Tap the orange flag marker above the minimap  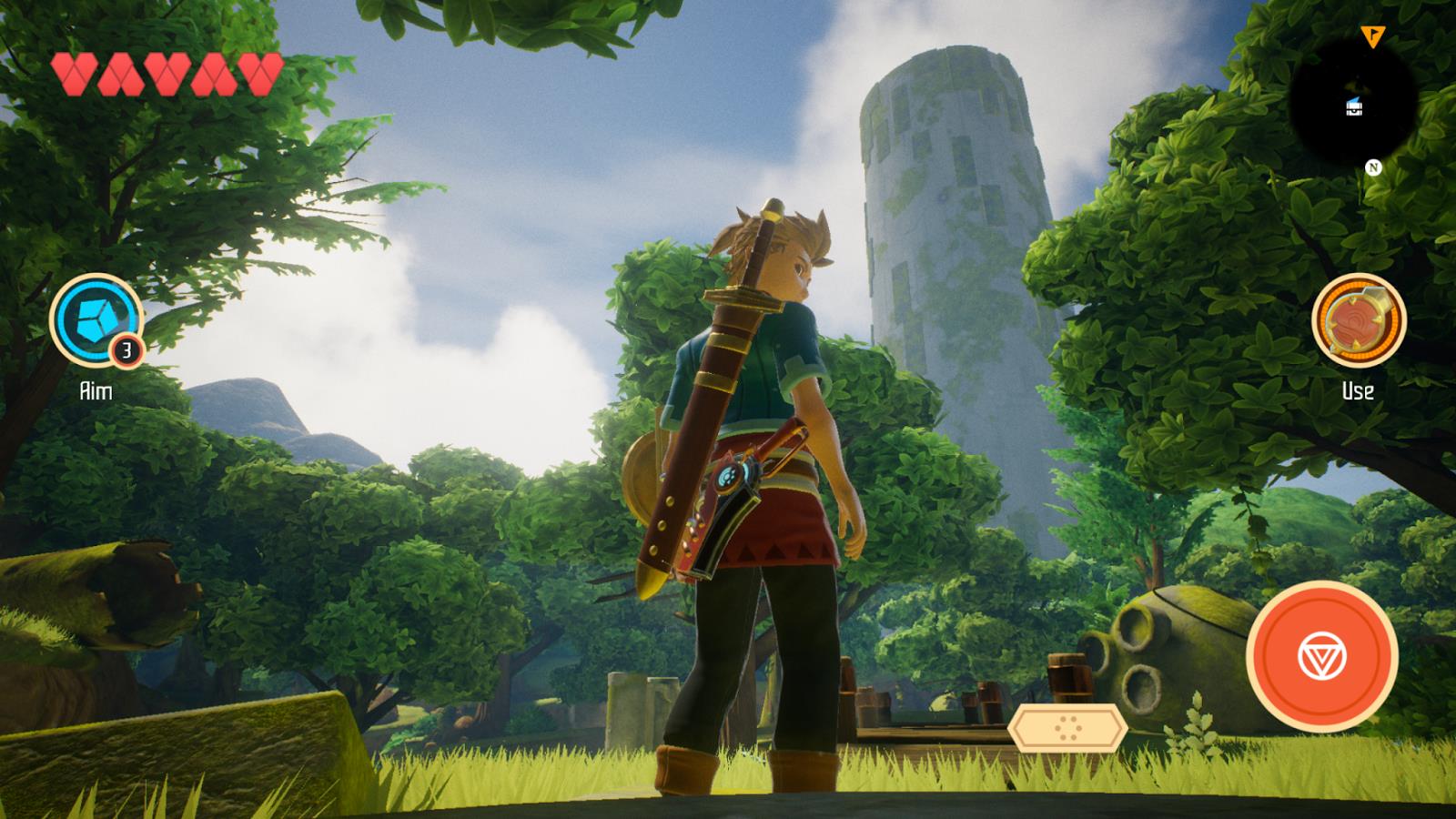tap(1372, 36)
